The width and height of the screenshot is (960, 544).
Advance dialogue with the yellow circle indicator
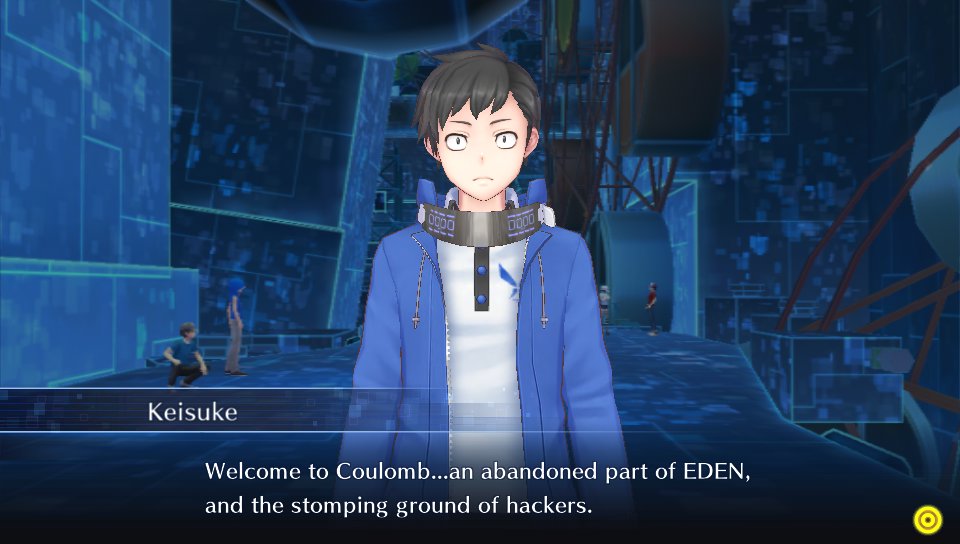coord(927,519)
